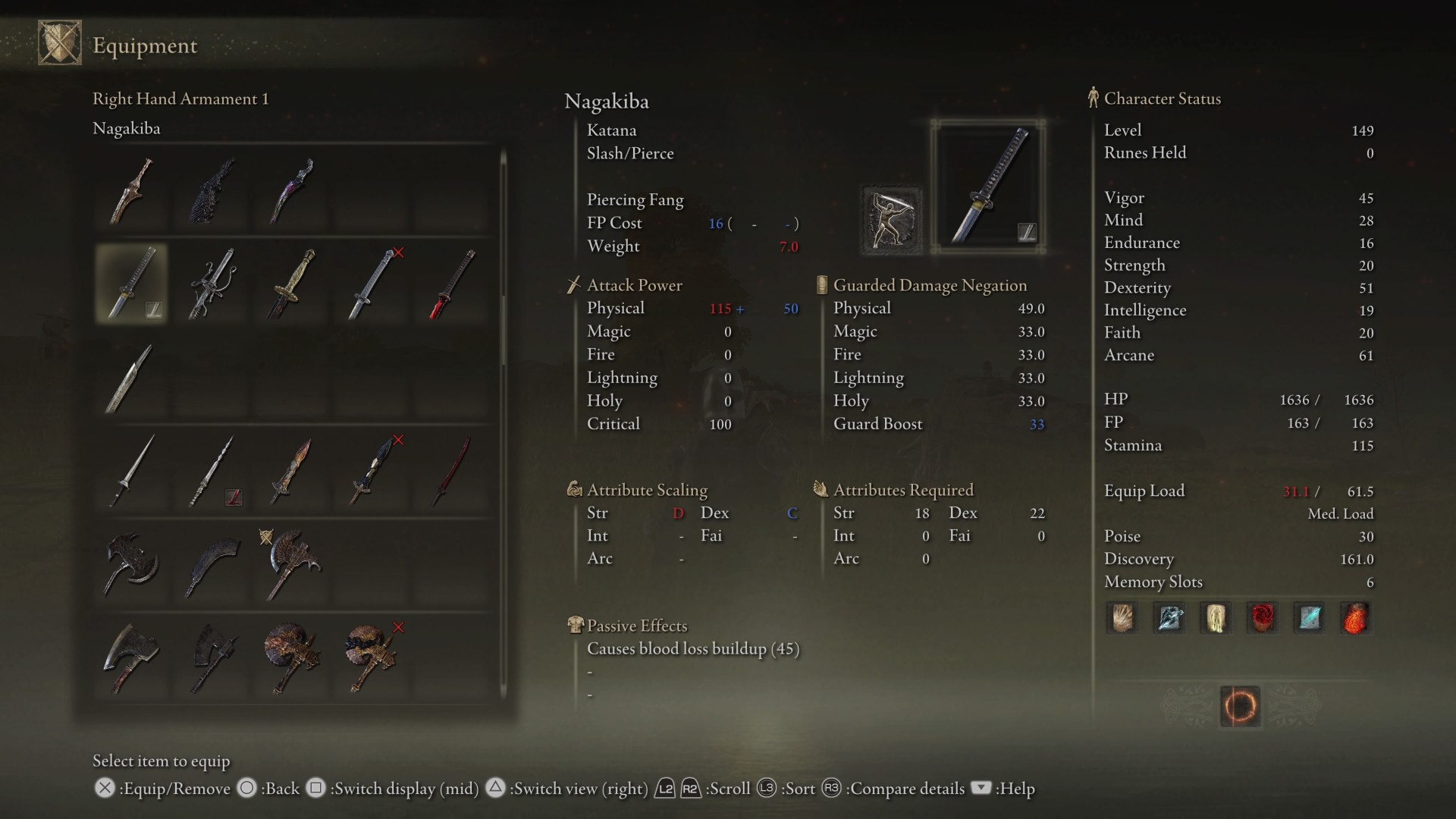Activate Sort on the weapon list
The image size is (1456, 819).
point(766,789)
